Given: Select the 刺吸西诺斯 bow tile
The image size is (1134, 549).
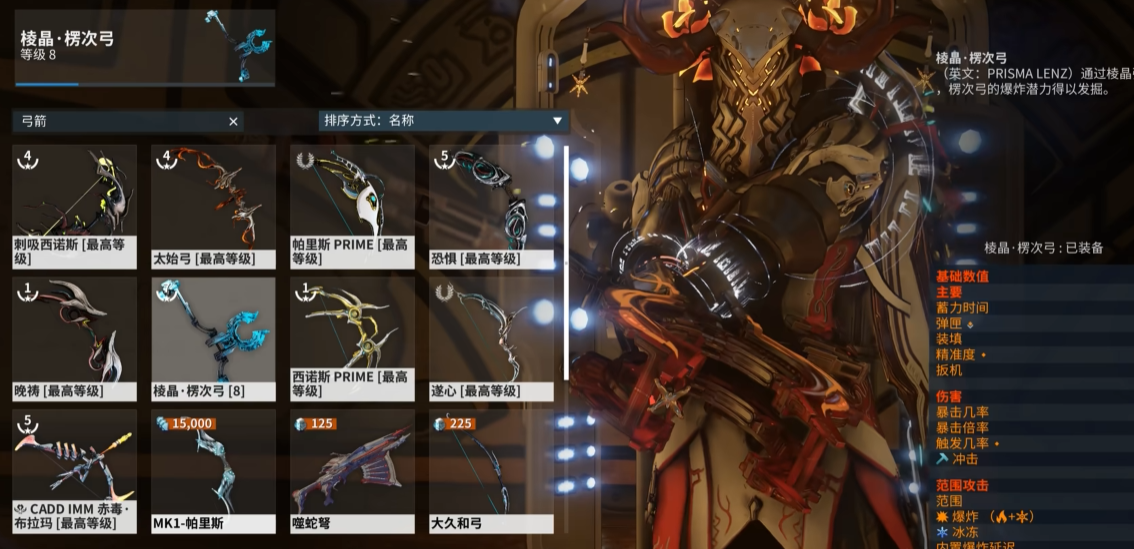Looking at the screenshot, I should pos(75,206).
